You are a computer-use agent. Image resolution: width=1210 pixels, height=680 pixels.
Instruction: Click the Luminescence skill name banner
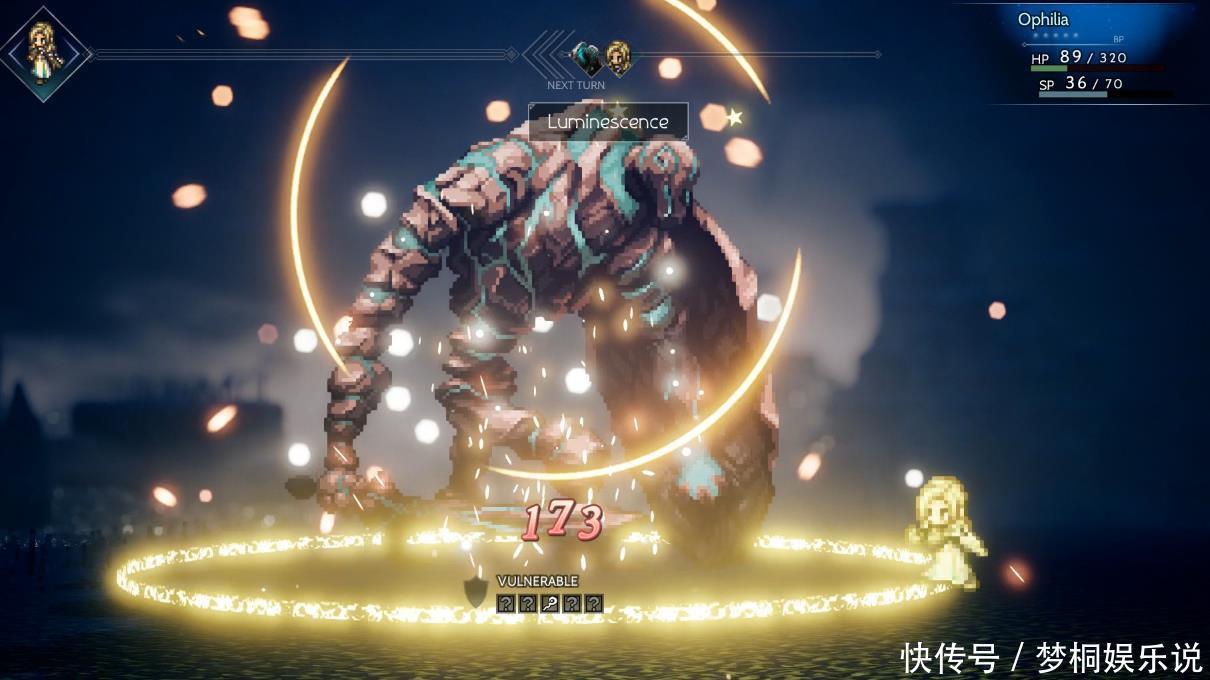608,122
